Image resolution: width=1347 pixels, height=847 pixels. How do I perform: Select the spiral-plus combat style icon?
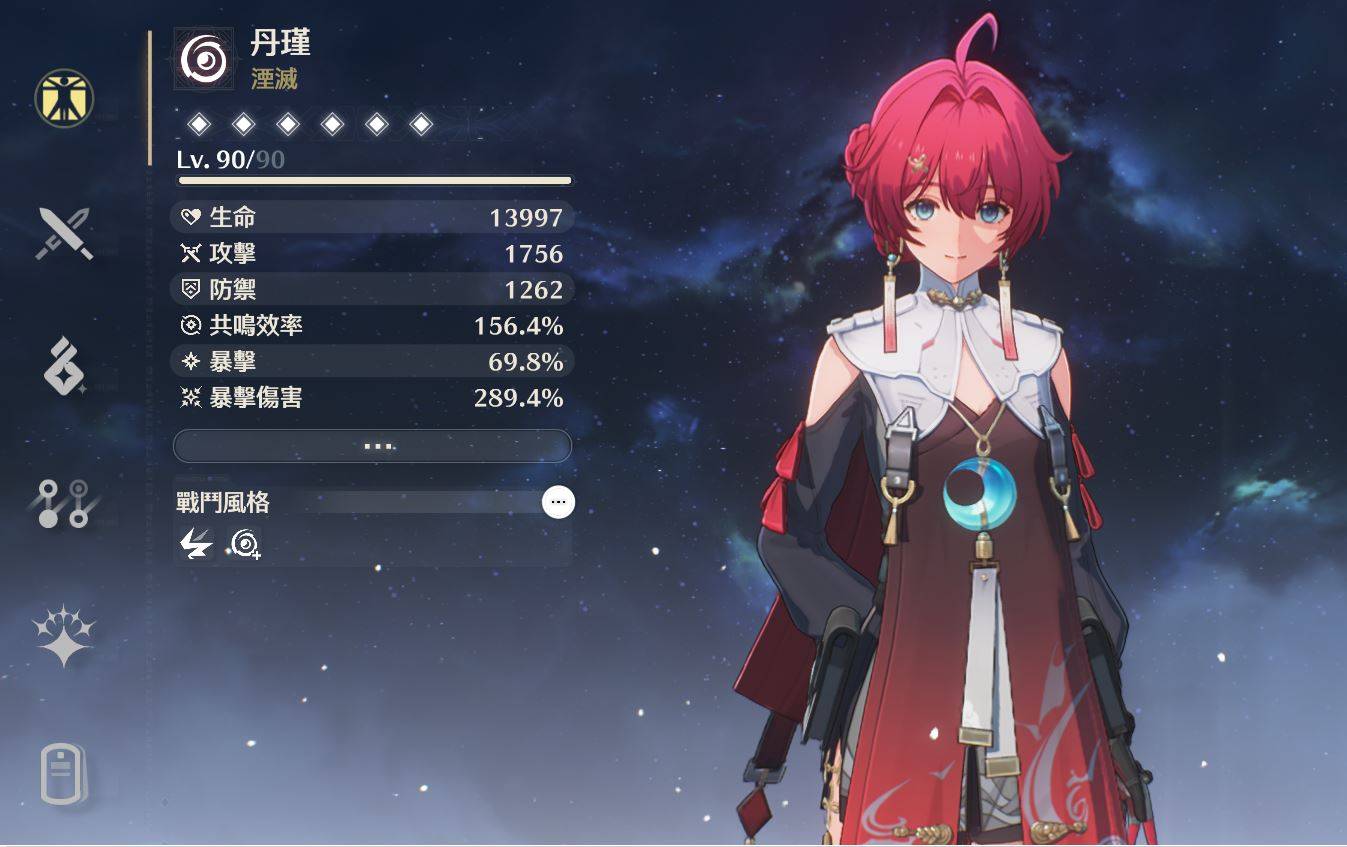[244, 543]
